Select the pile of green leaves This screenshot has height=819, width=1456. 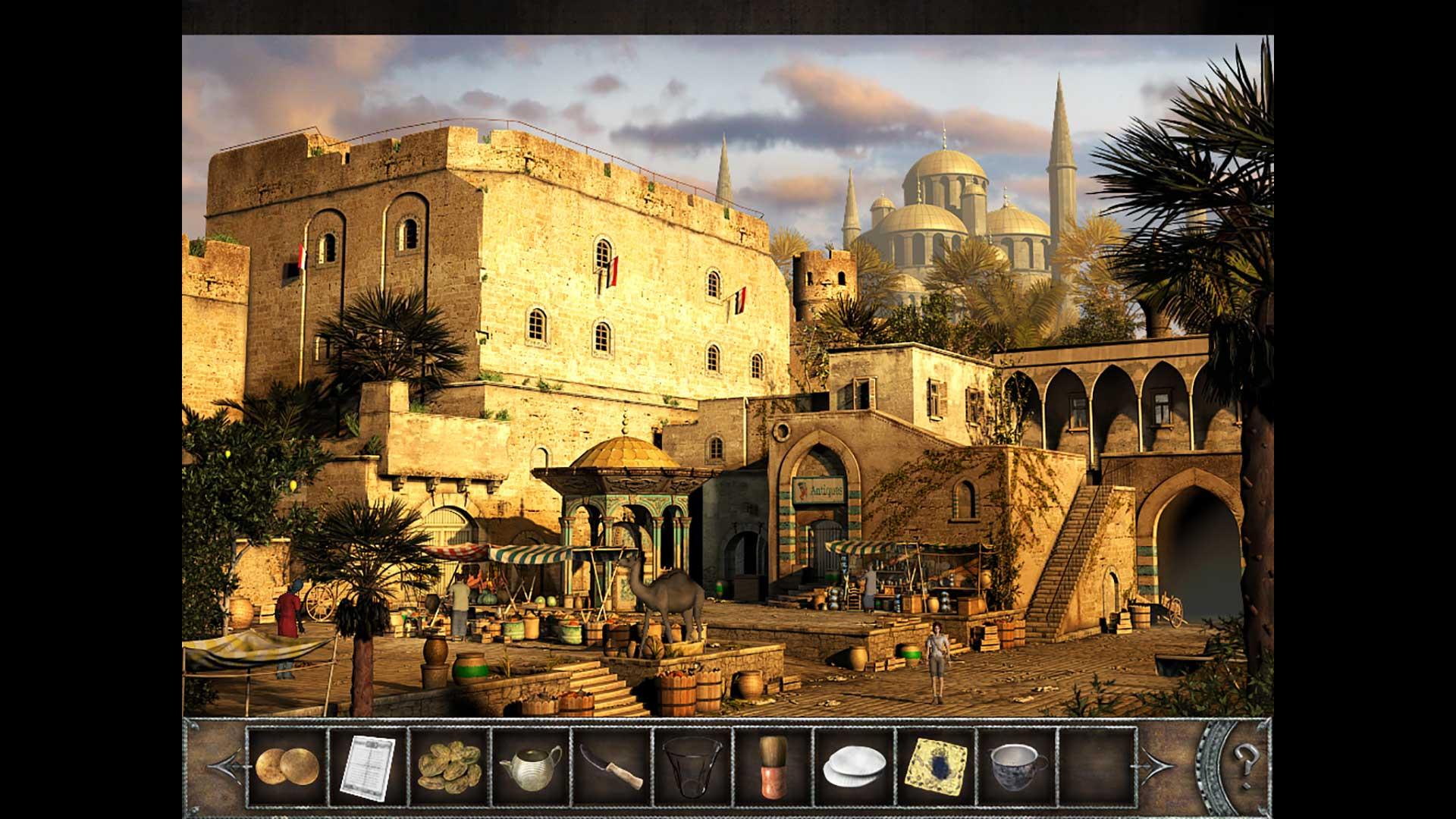(x=449, y=766)
